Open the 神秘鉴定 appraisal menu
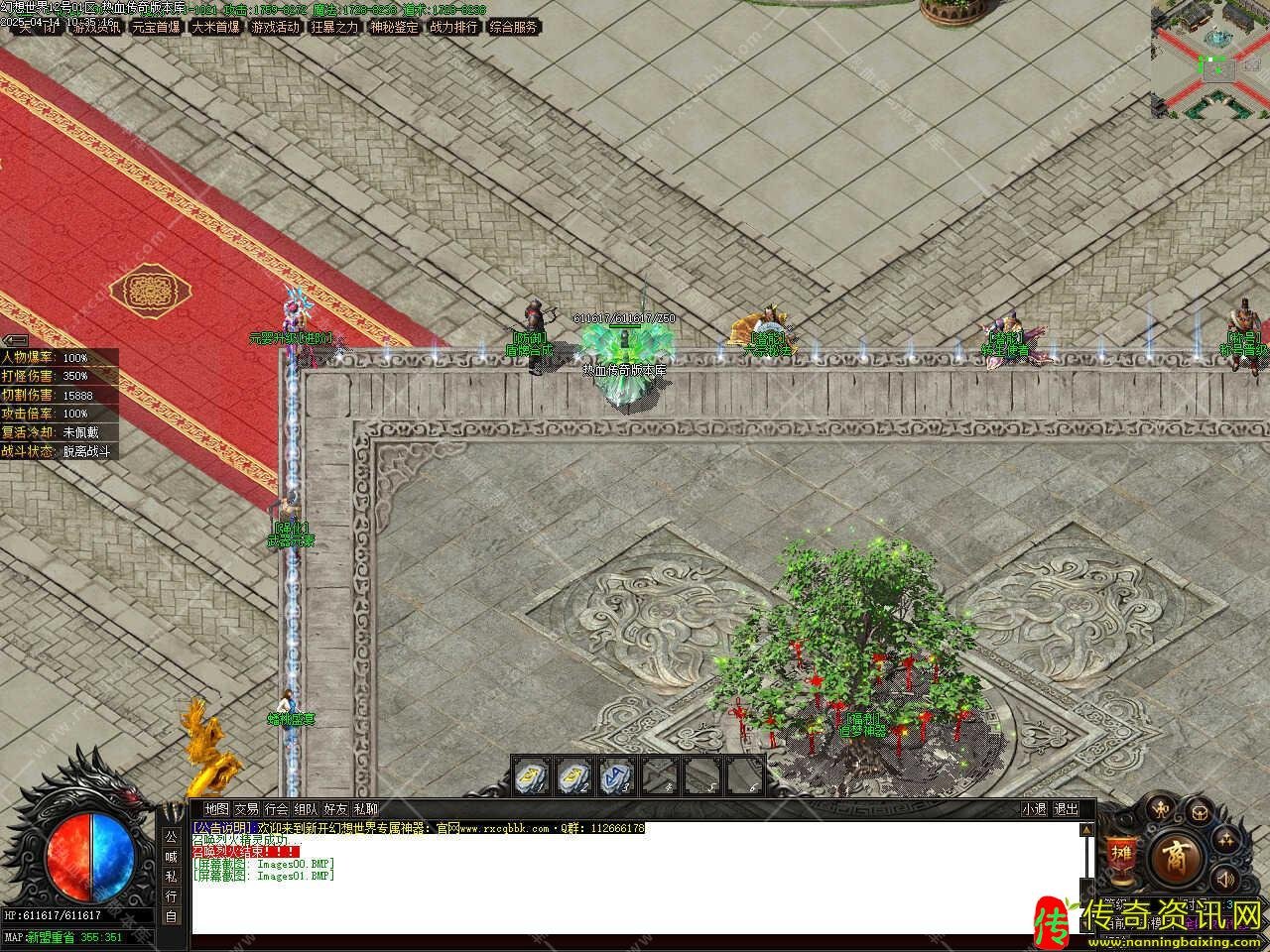1270x952 pixels. [395, 28]
